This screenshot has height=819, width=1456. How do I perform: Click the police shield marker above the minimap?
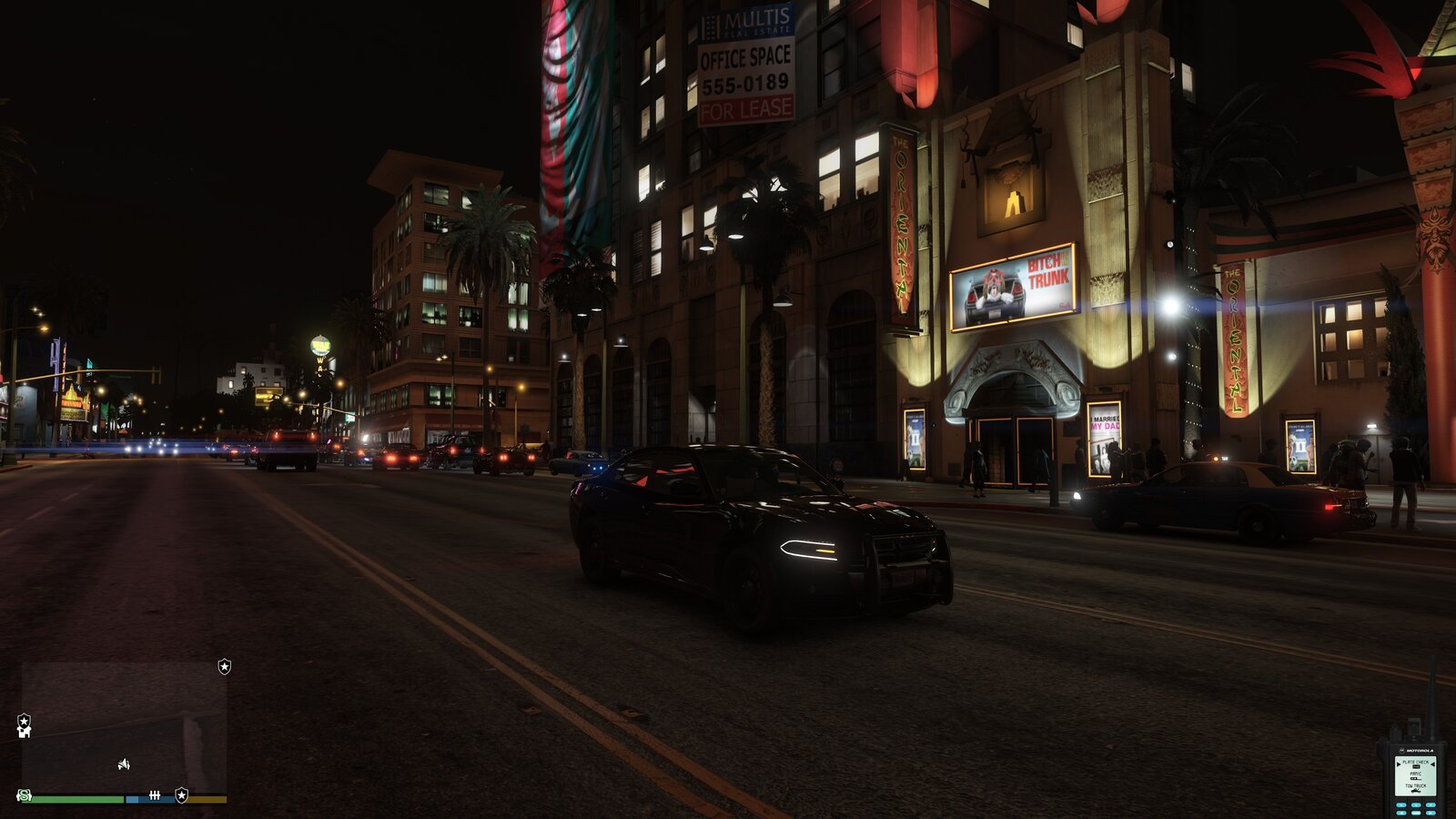click(x=225, y=667)
